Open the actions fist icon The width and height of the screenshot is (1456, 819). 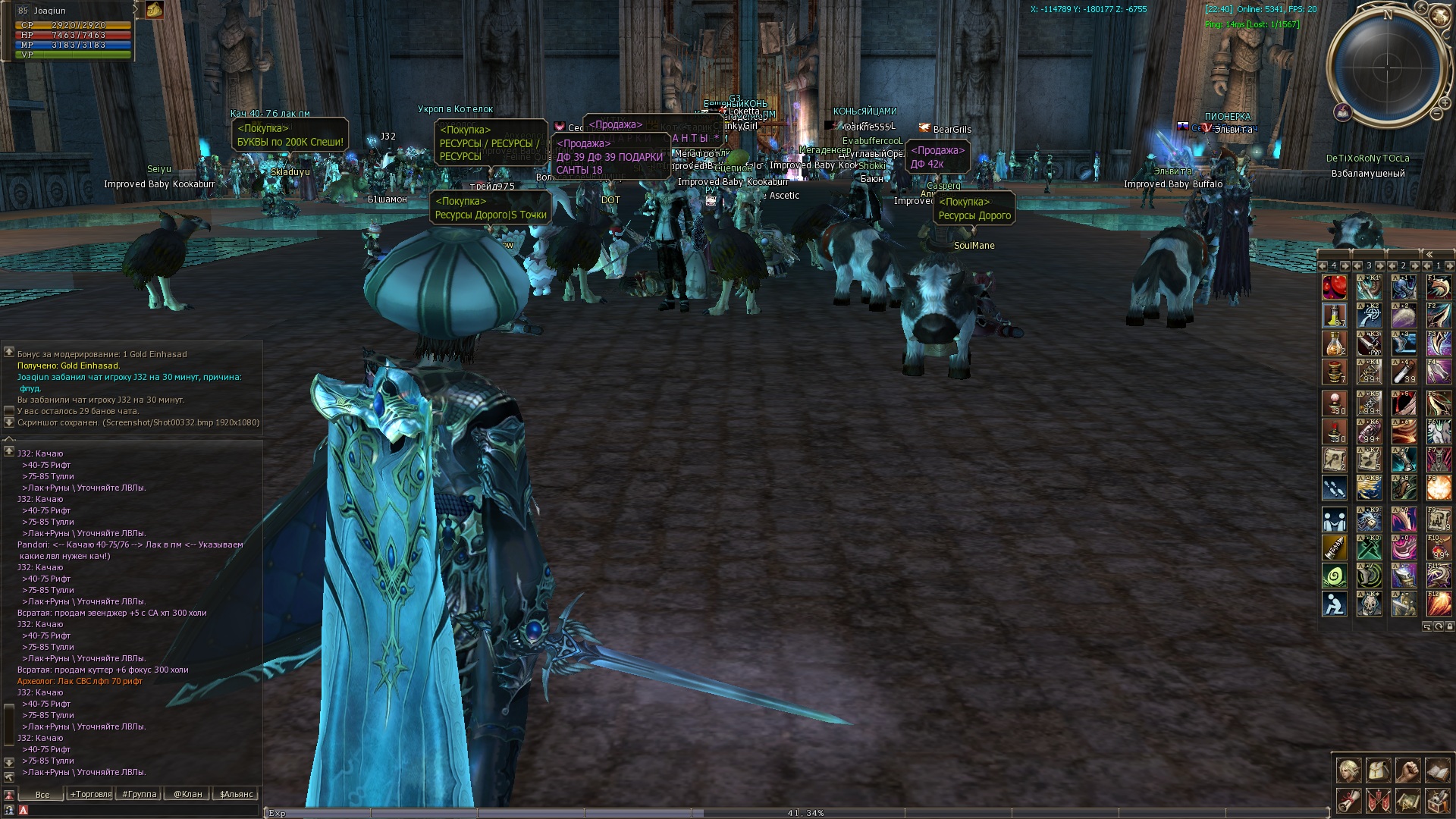1407,771
